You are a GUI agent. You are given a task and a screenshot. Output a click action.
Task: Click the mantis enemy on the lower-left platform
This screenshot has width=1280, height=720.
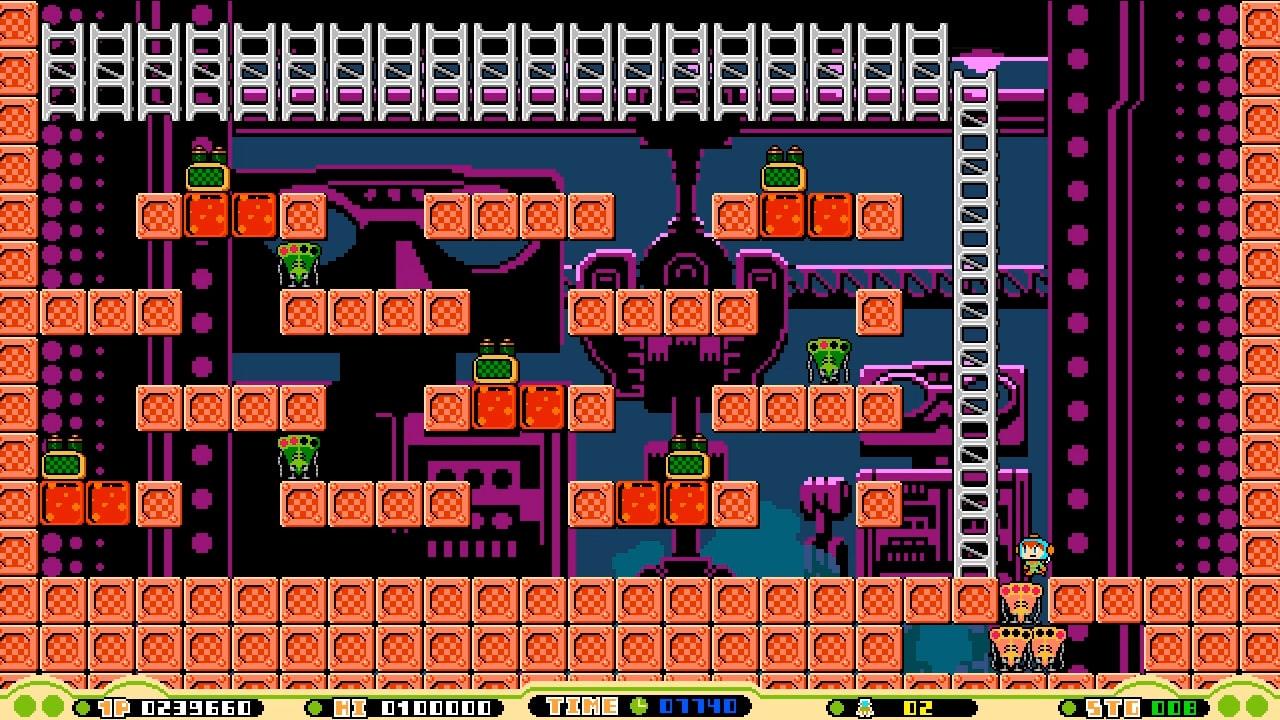point(296,455)
